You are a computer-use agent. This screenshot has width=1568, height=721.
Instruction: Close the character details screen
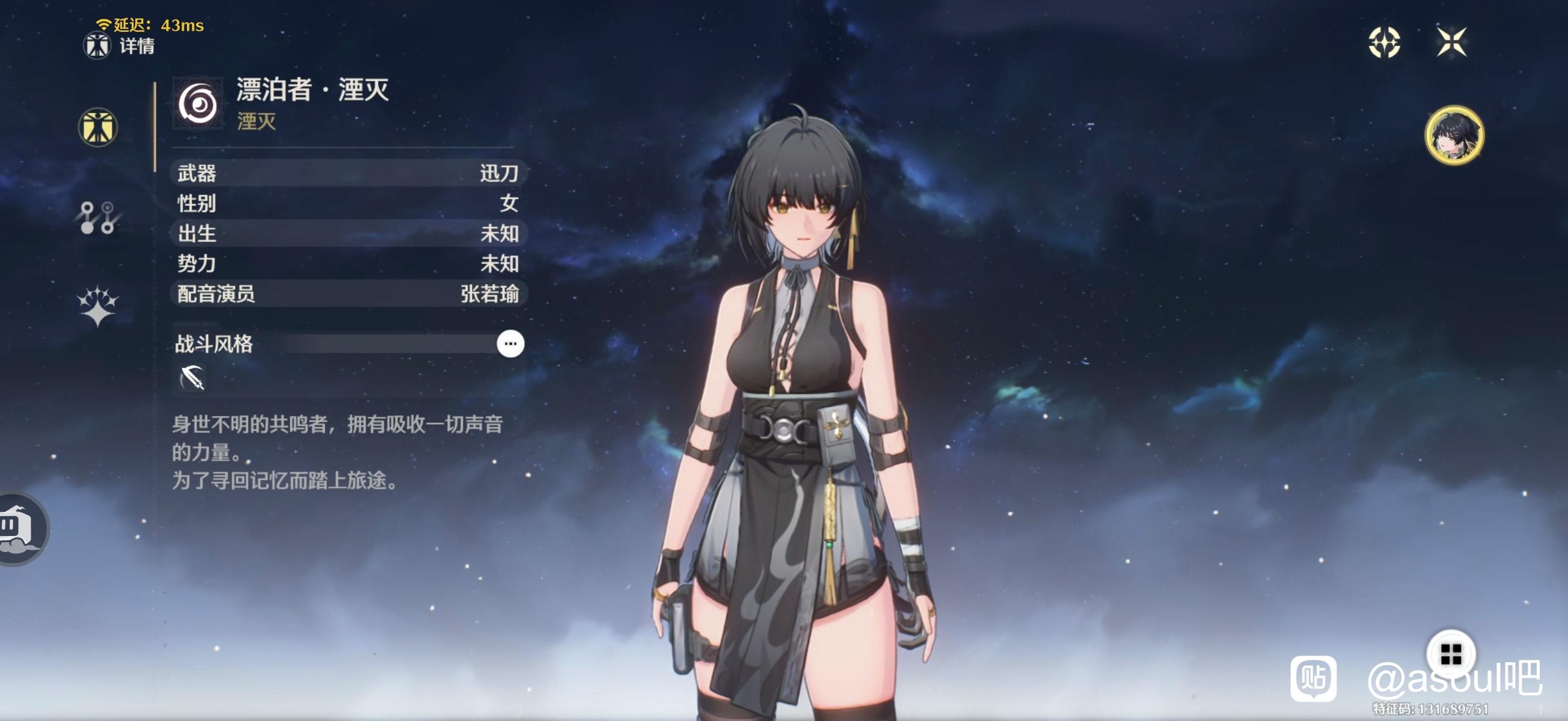click(x=1451, y=42)
